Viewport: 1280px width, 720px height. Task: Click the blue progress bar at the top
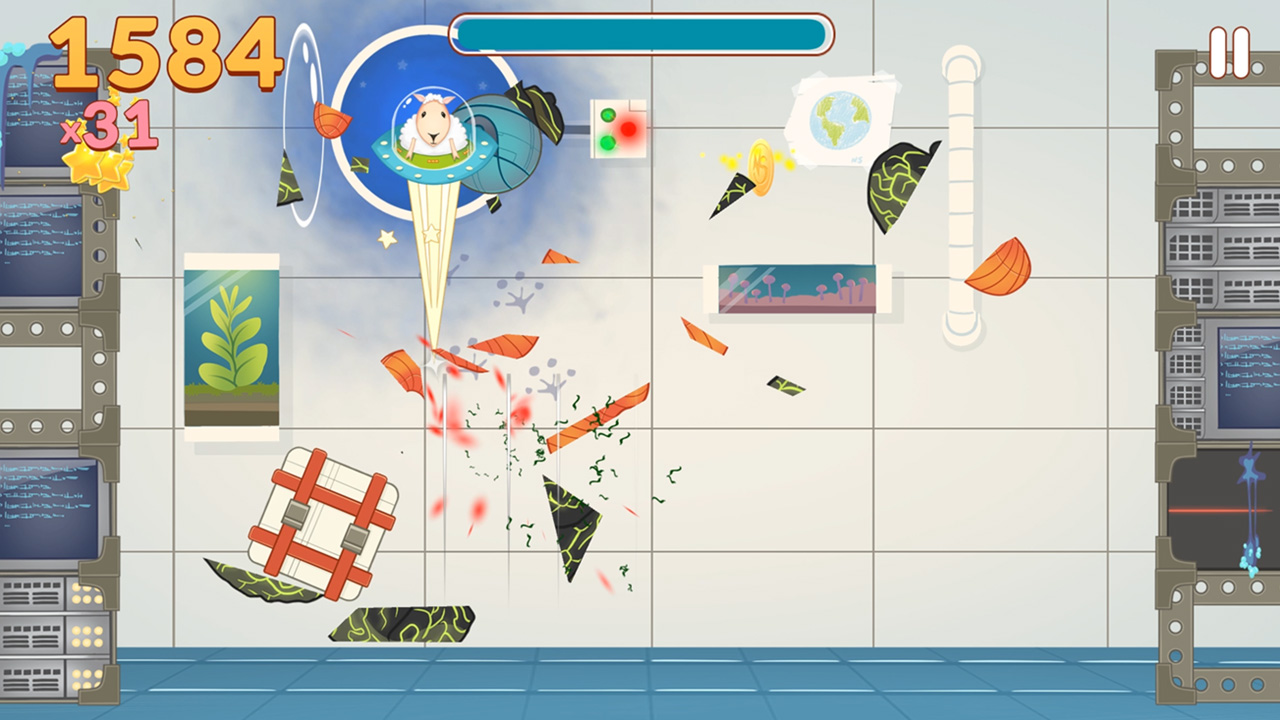(x=640, y=33)
